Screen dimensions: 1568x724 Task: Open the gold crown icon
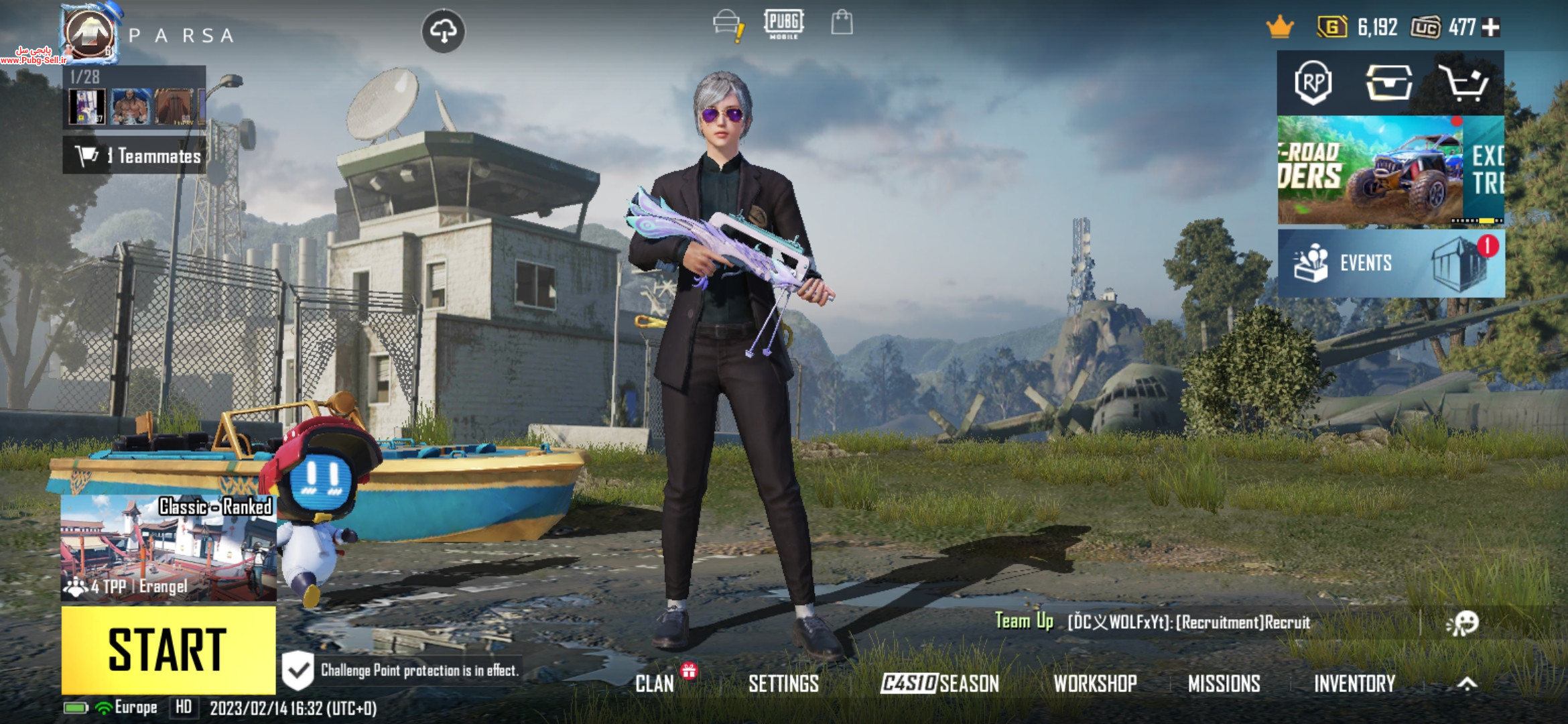[x=1280, y=27]
